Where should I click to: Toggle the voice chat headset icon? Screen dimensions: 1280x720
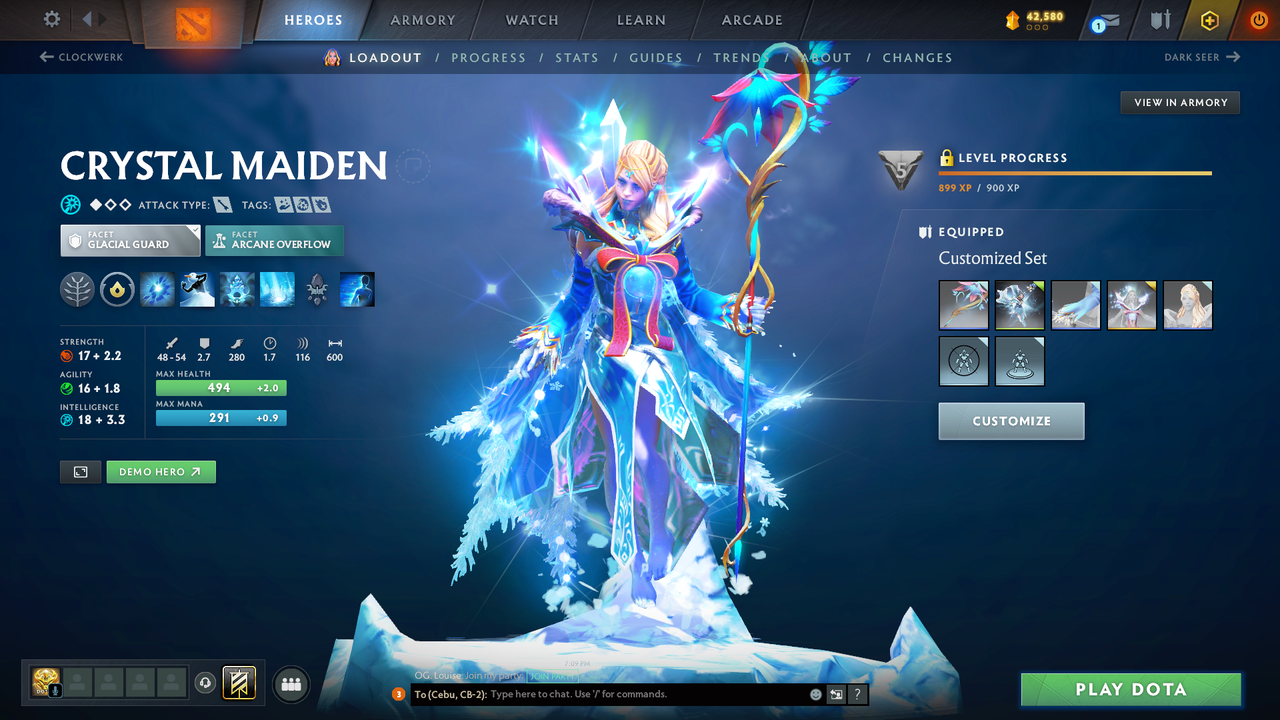click(206, 684)
